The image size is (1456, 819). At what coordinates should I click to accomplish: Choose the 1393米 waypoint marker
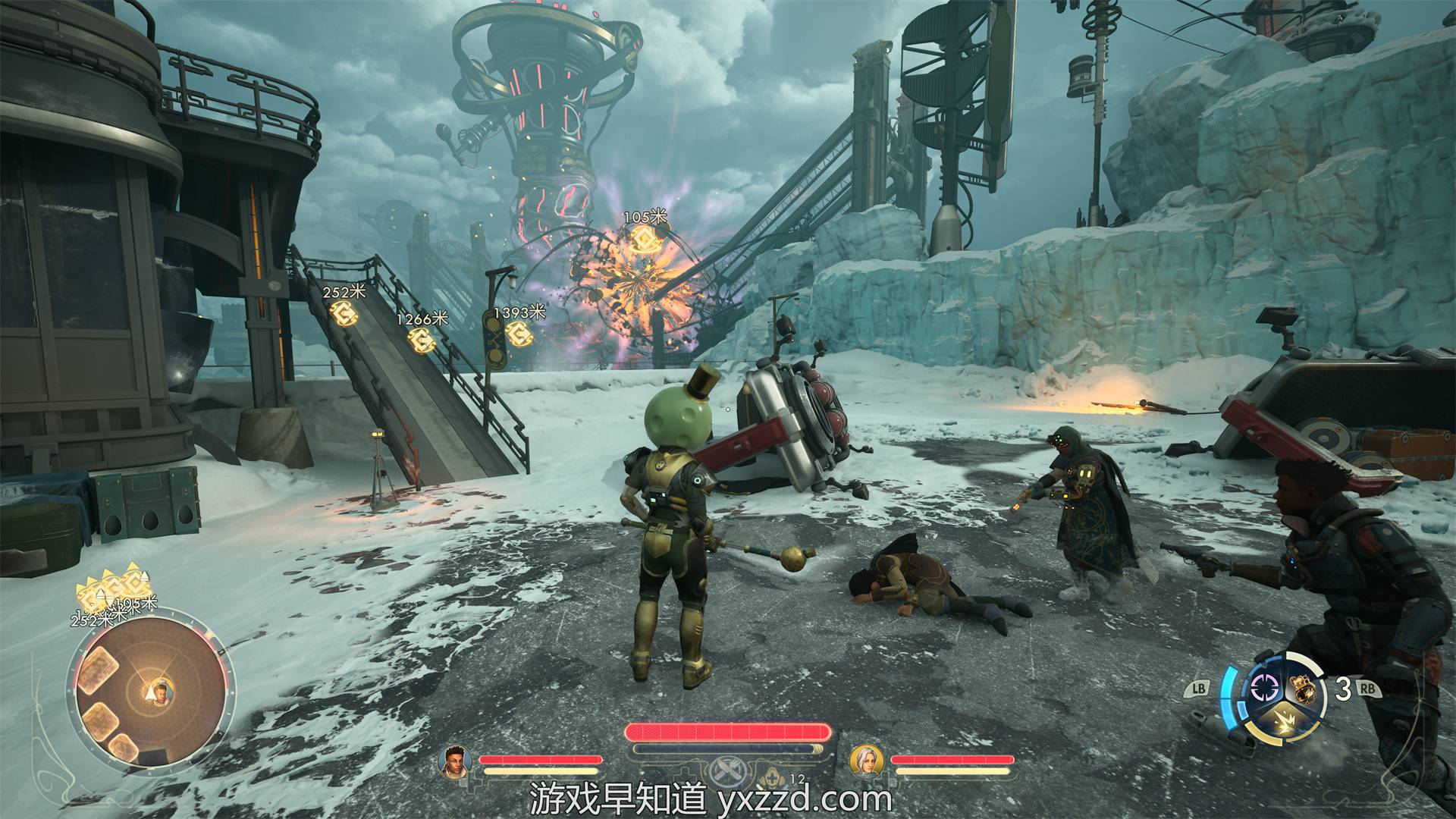click(517, 332)
